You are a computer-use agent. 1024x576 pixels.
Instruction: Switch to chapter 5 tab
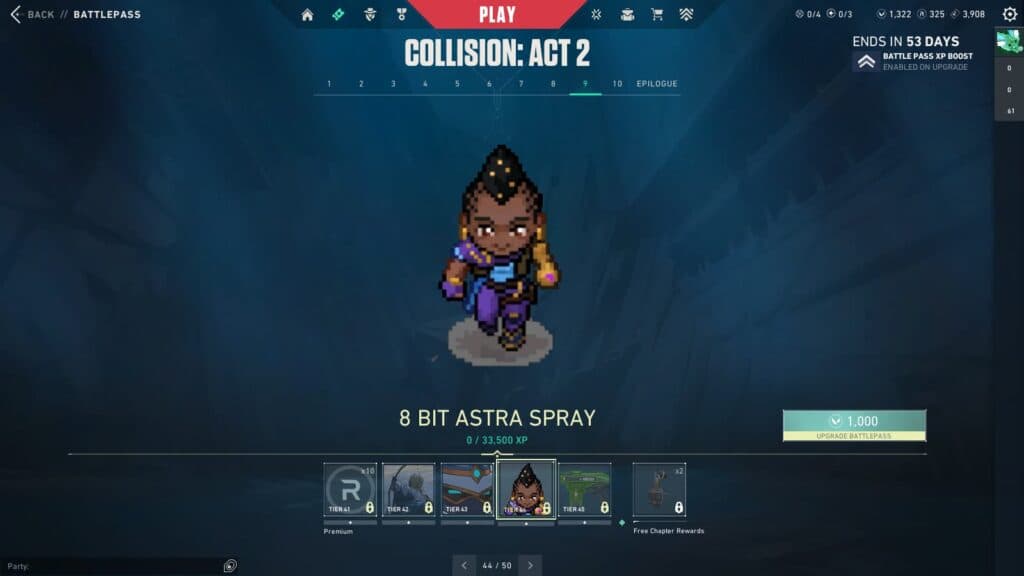(x=457, y=84)
